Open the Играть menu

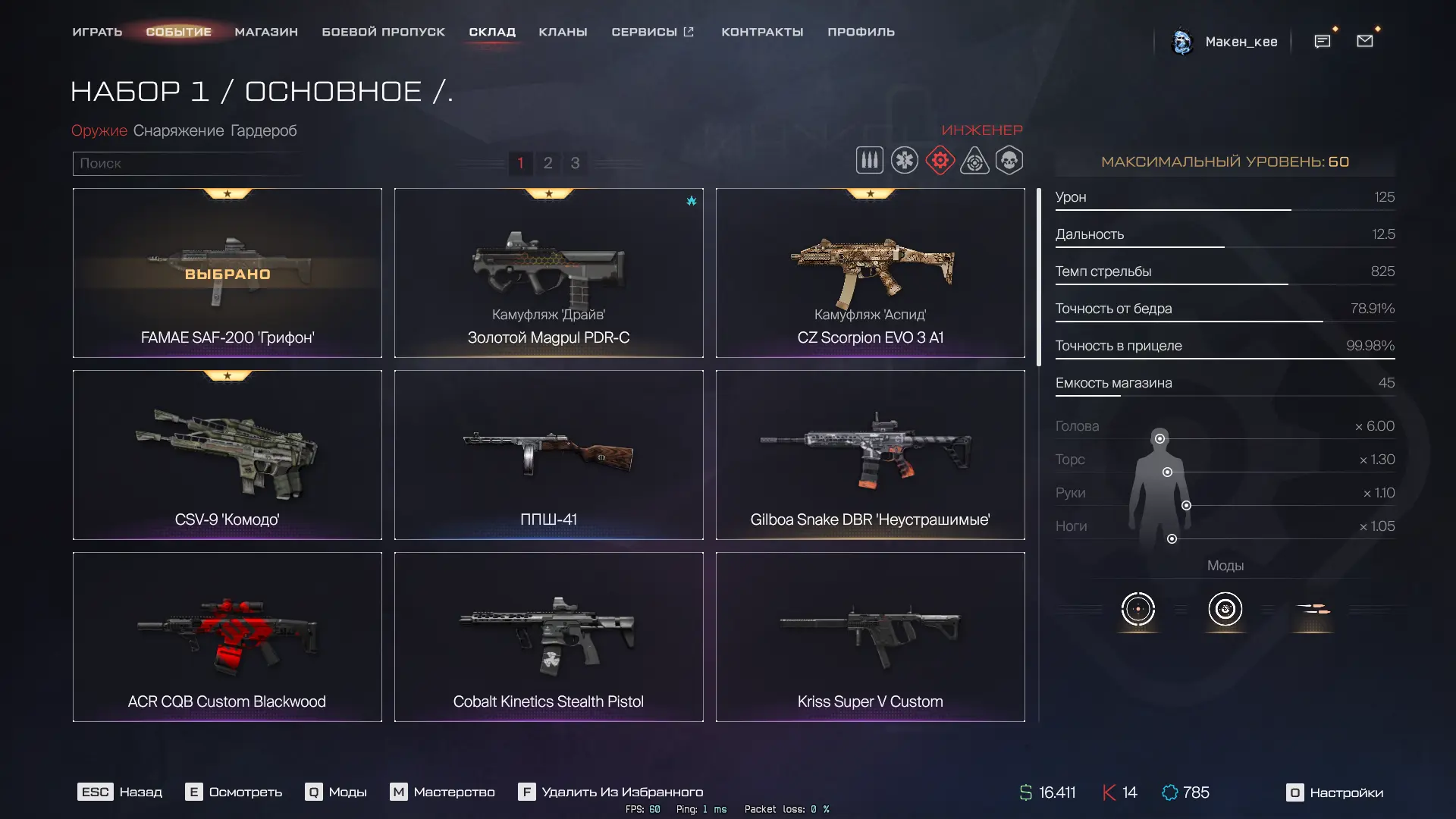pos(97,32)
